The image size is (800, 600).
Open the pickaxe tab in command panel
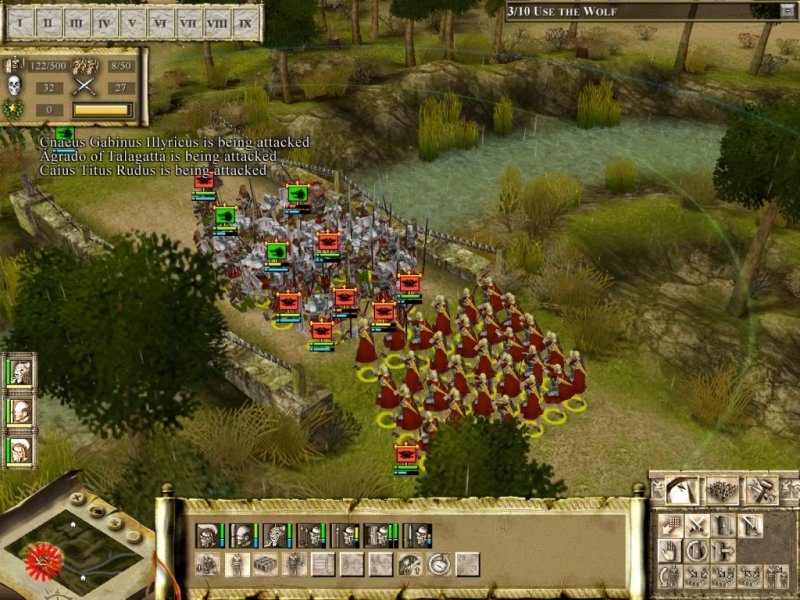pyautogui.click(x=684, y=490)
